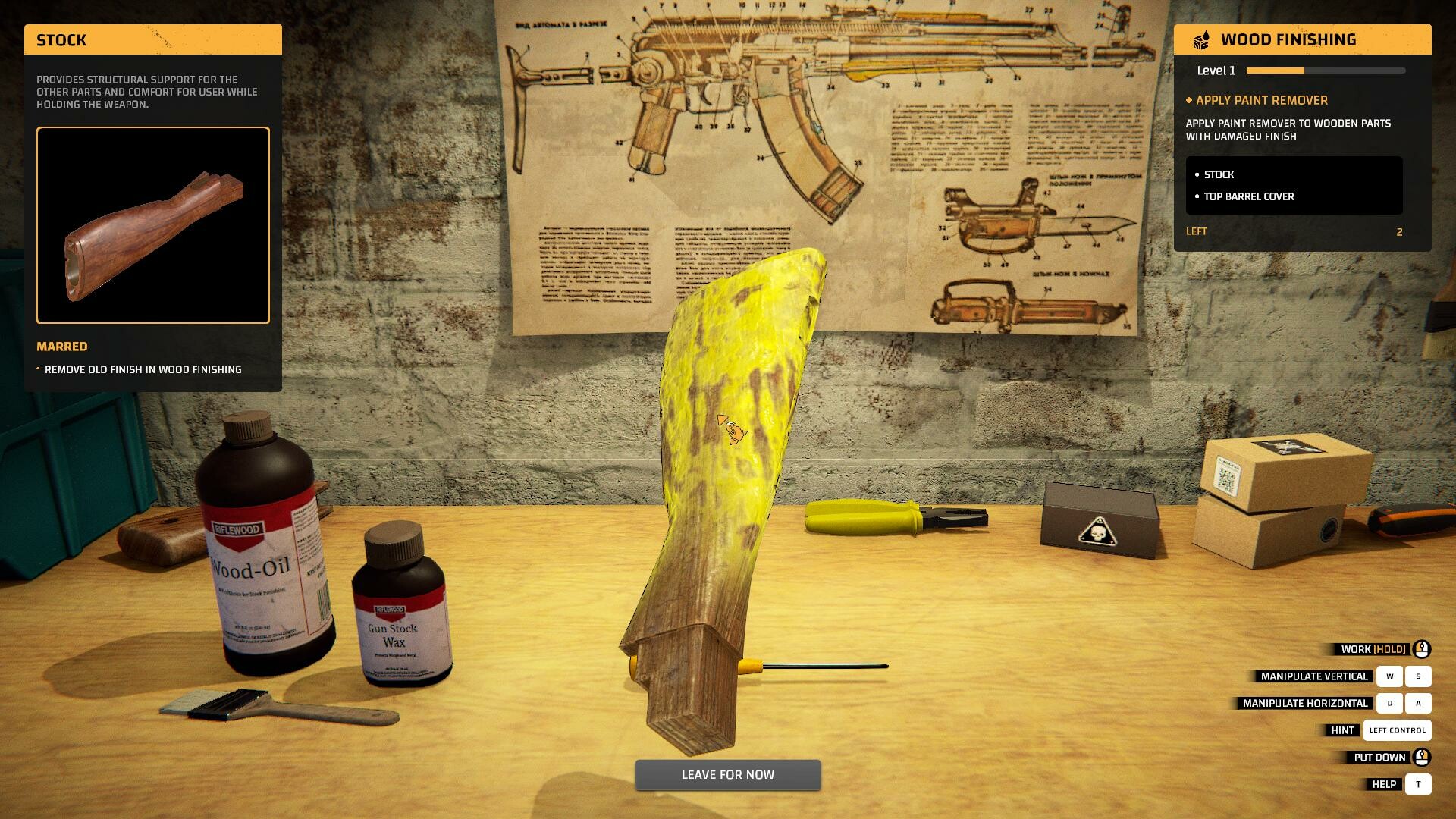
Task: Click the LEFT CONTROL key icon for hints
Action: 1398,730
